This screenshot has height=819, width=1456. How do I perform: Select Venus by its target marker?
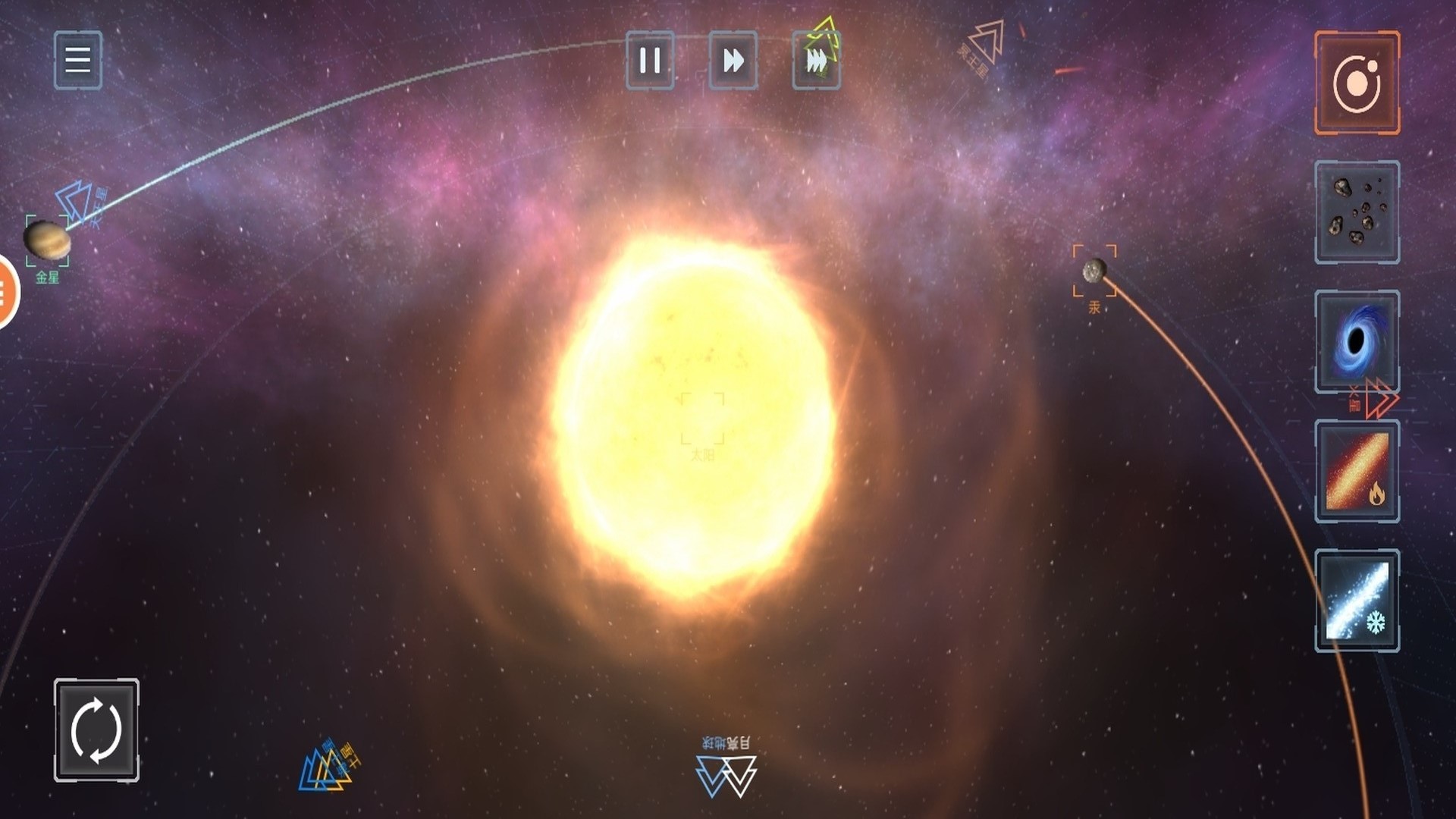(47, 241)
